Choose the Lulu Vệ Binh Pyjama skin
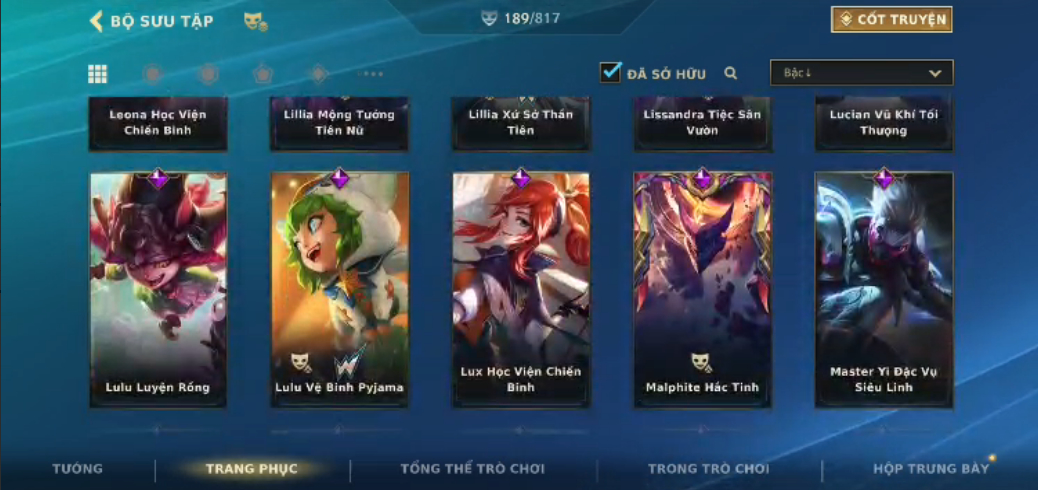 pyautogui.click(x=339, y=289)
